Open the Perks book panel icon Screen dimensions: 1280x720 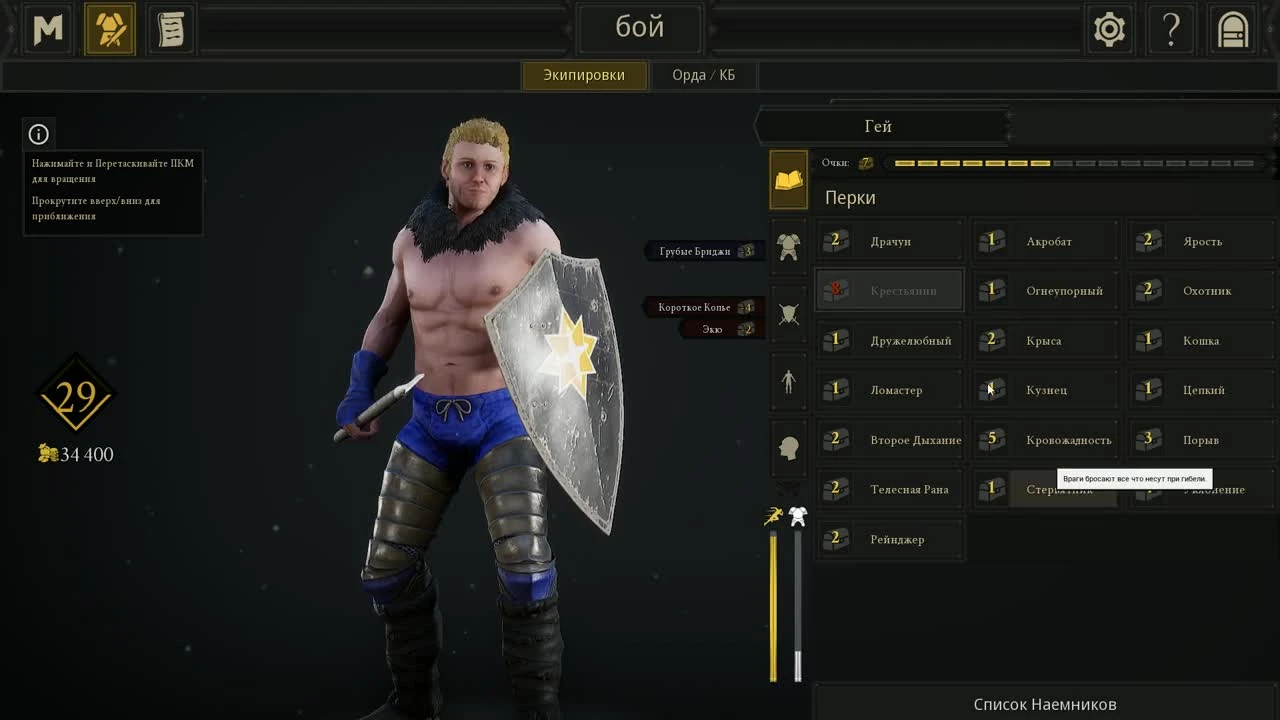[787, 180]
